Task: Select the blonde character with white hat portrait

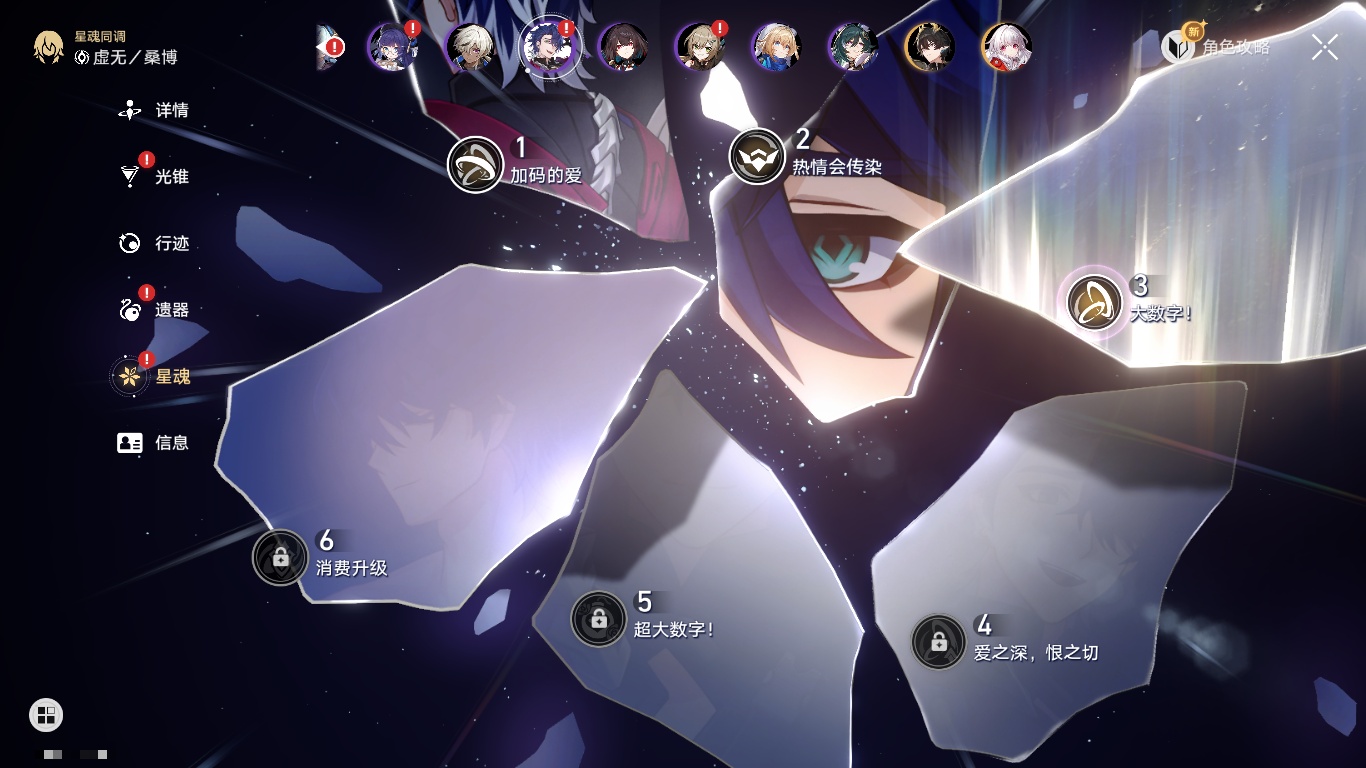Action: click(x=775, y=47)
